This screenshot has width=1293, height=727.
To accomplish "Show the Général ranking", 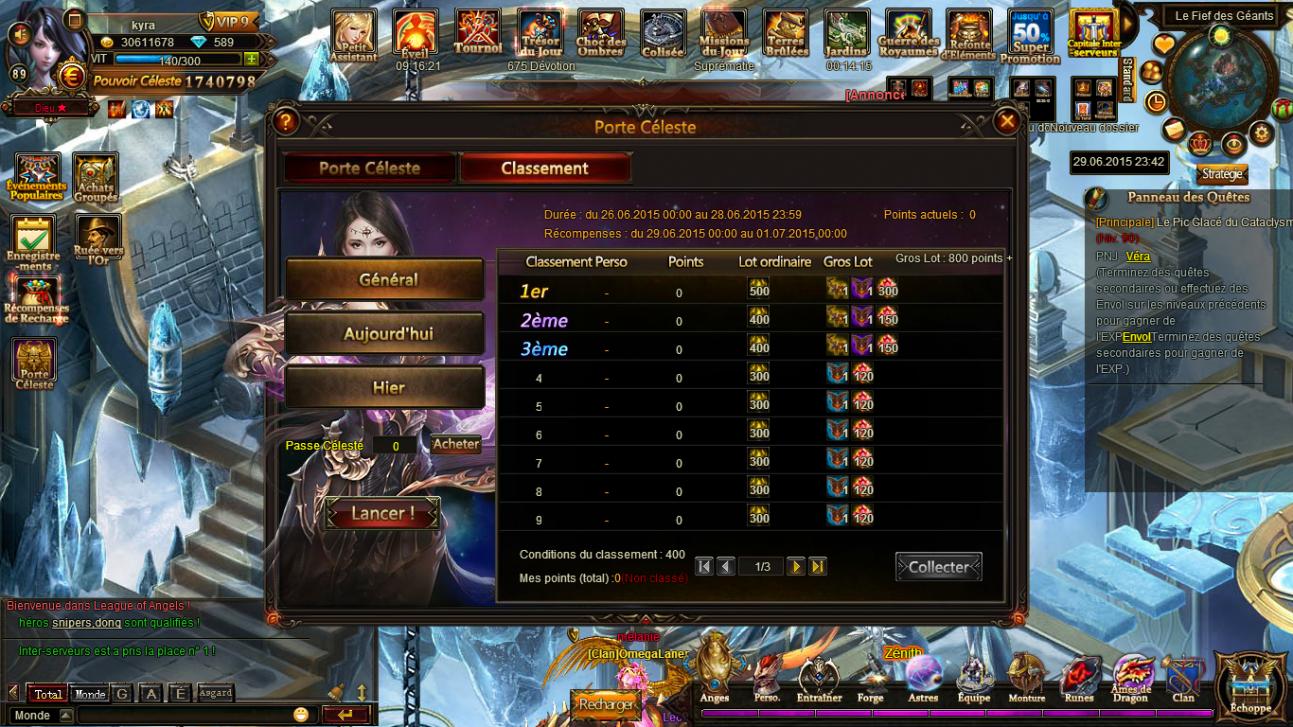I will point(385,280).
